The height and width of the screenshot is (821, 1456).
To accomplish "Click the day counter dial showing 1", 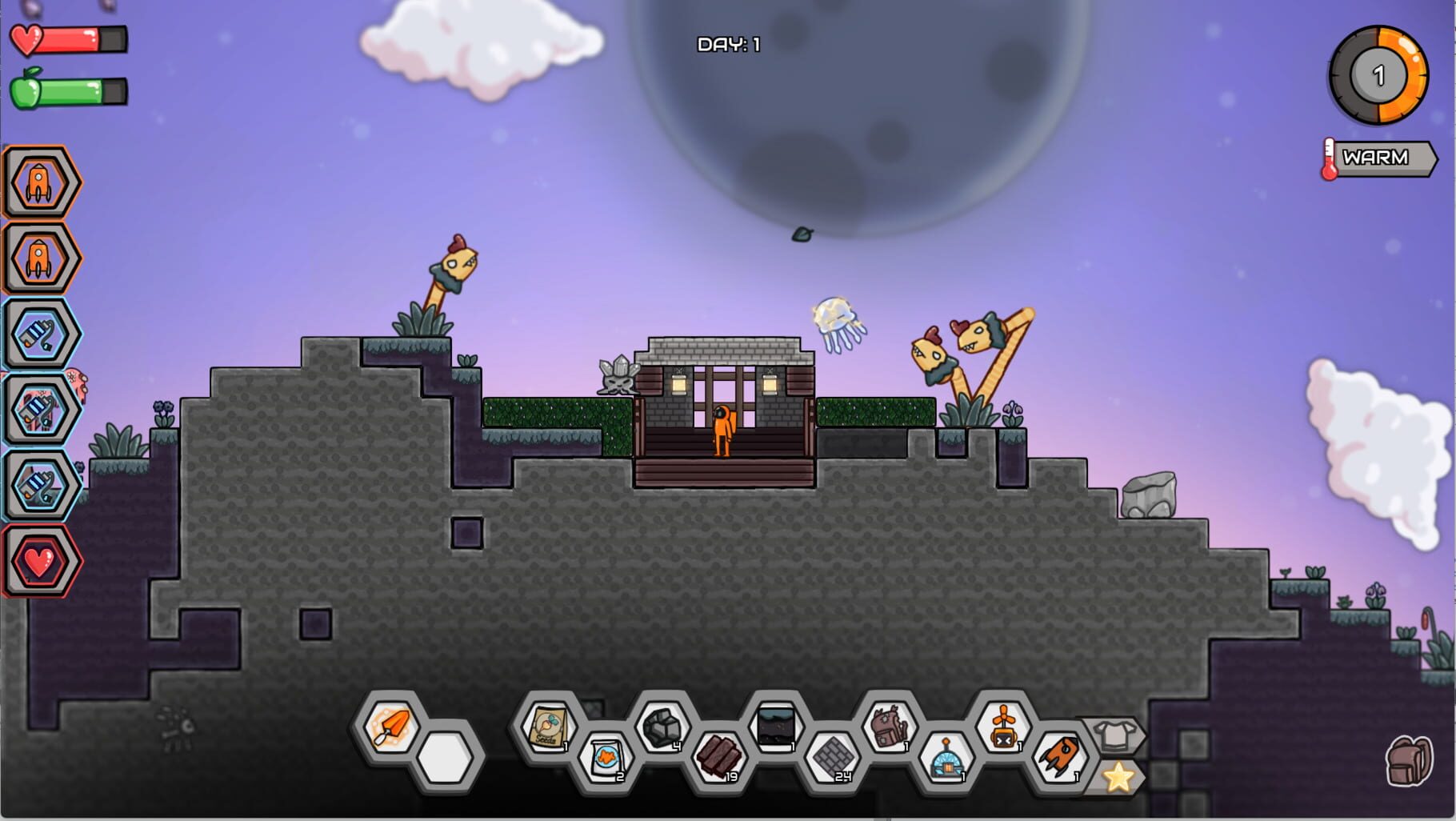I will (x=1378, y=76).
